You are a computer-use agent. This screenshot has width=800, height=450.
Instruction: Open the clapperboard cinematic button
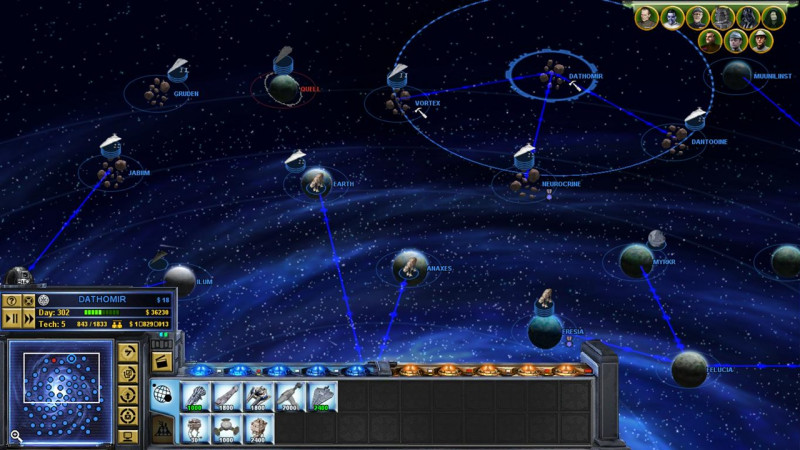[162, 361]
